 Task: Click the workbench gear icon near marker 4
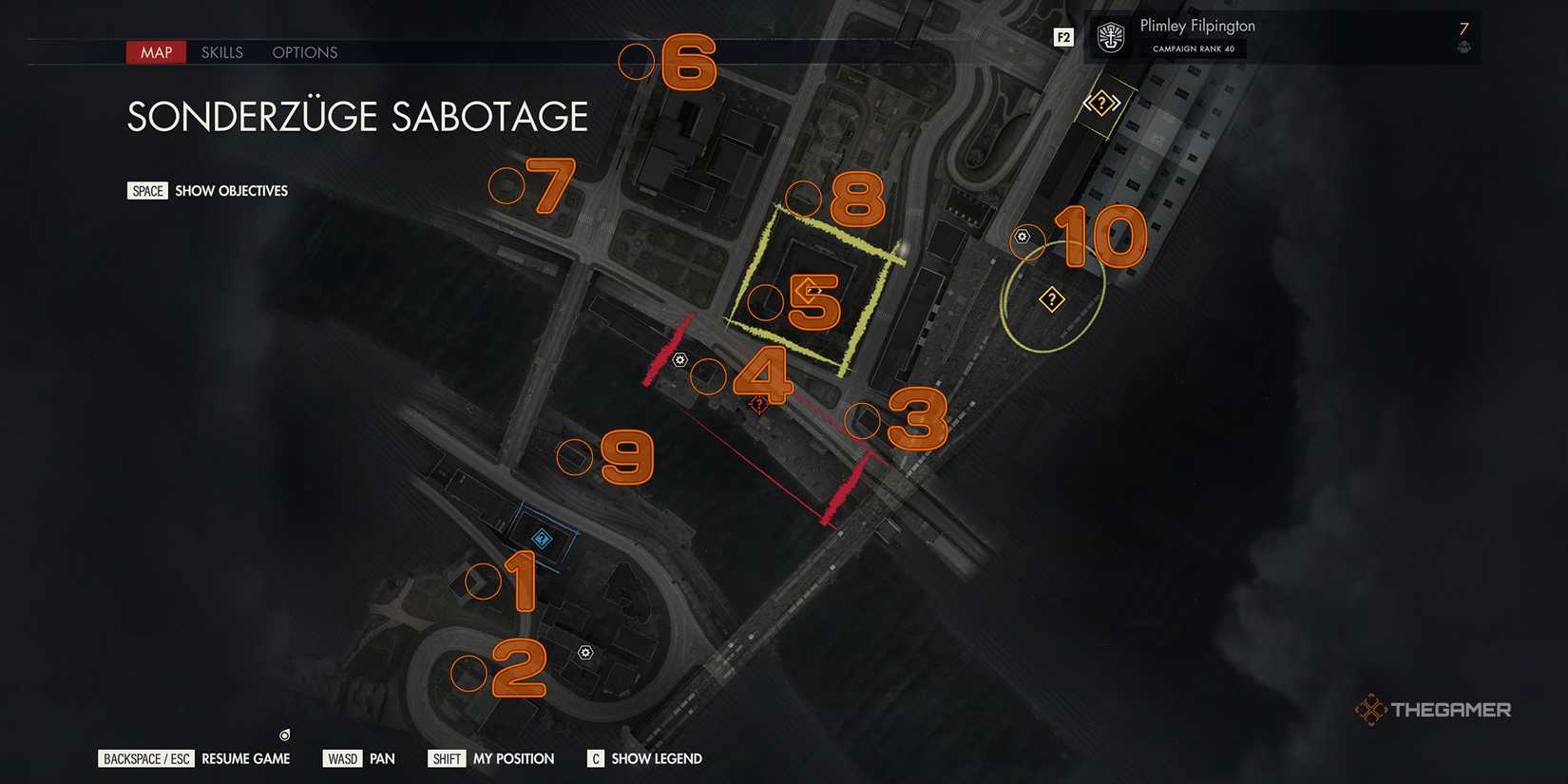pyautogui.click(x=679, y=359)
